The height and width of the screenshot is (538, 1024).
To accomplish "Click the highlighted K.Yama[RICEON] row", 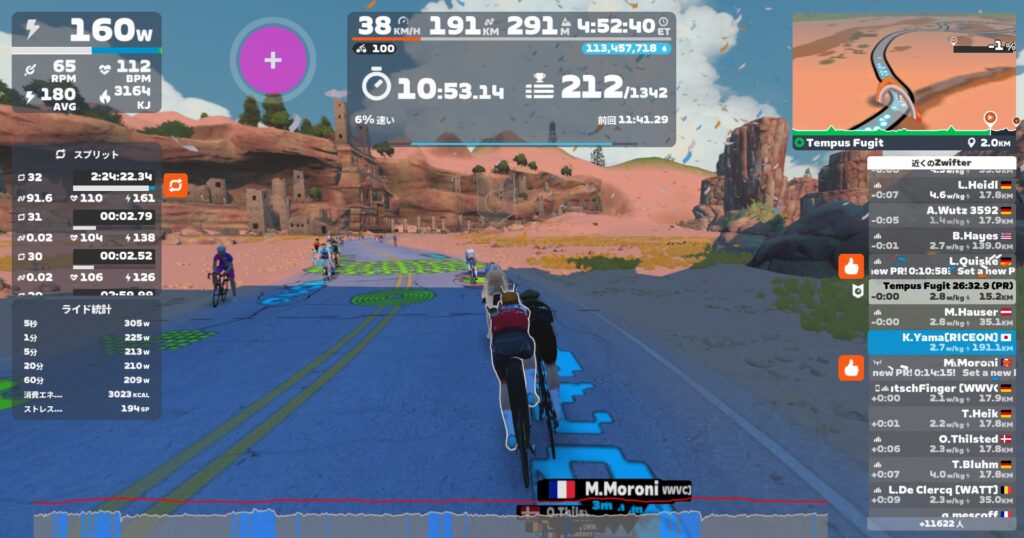I will tap(941, 342).
